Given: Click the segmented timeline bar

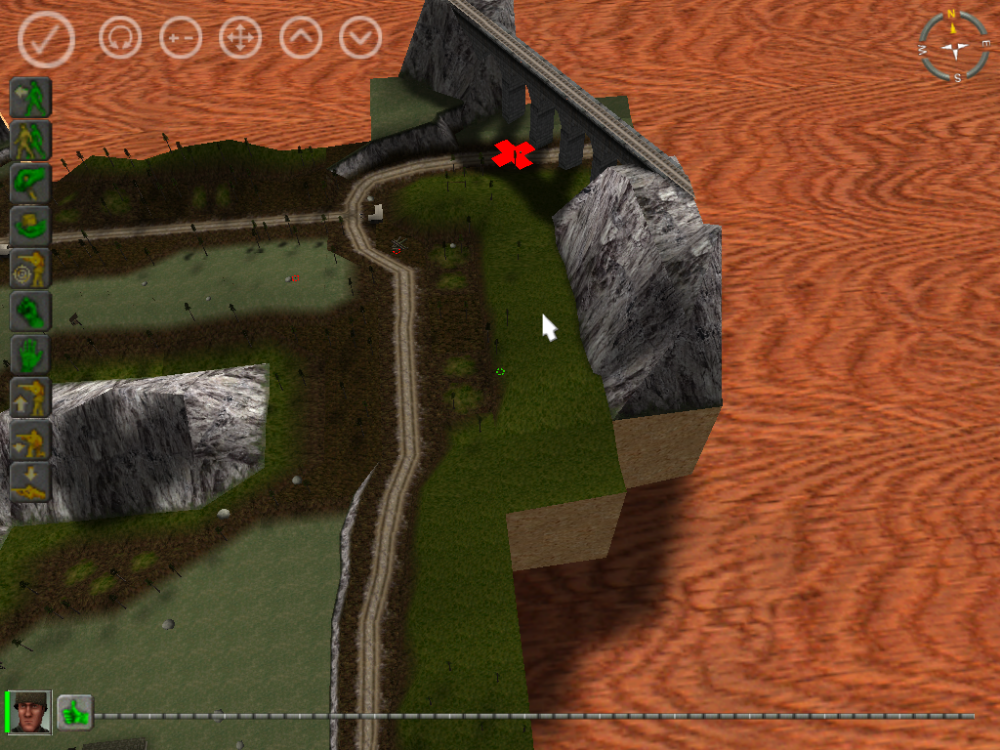Looking at the screenshot, I should [530, 716].
